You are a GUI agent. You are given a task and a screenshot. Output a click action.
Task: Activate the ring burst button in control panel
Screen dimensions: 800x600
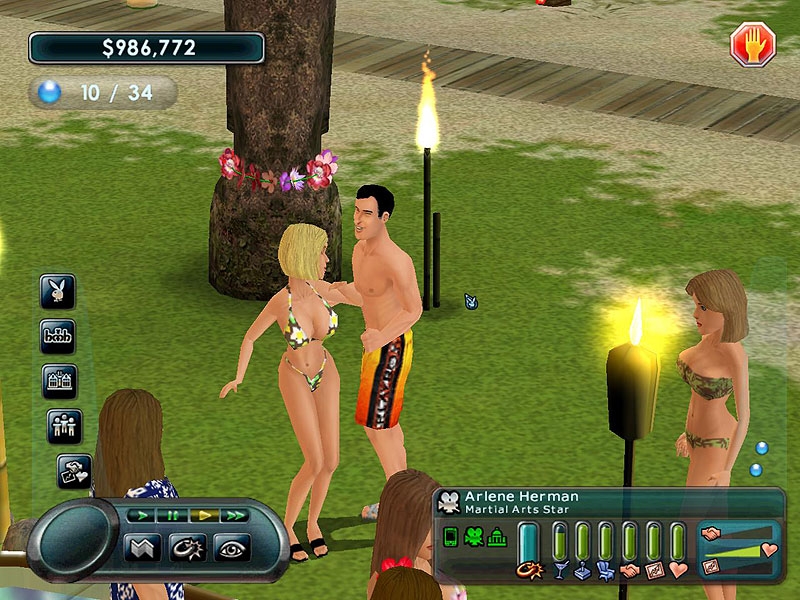188,548
